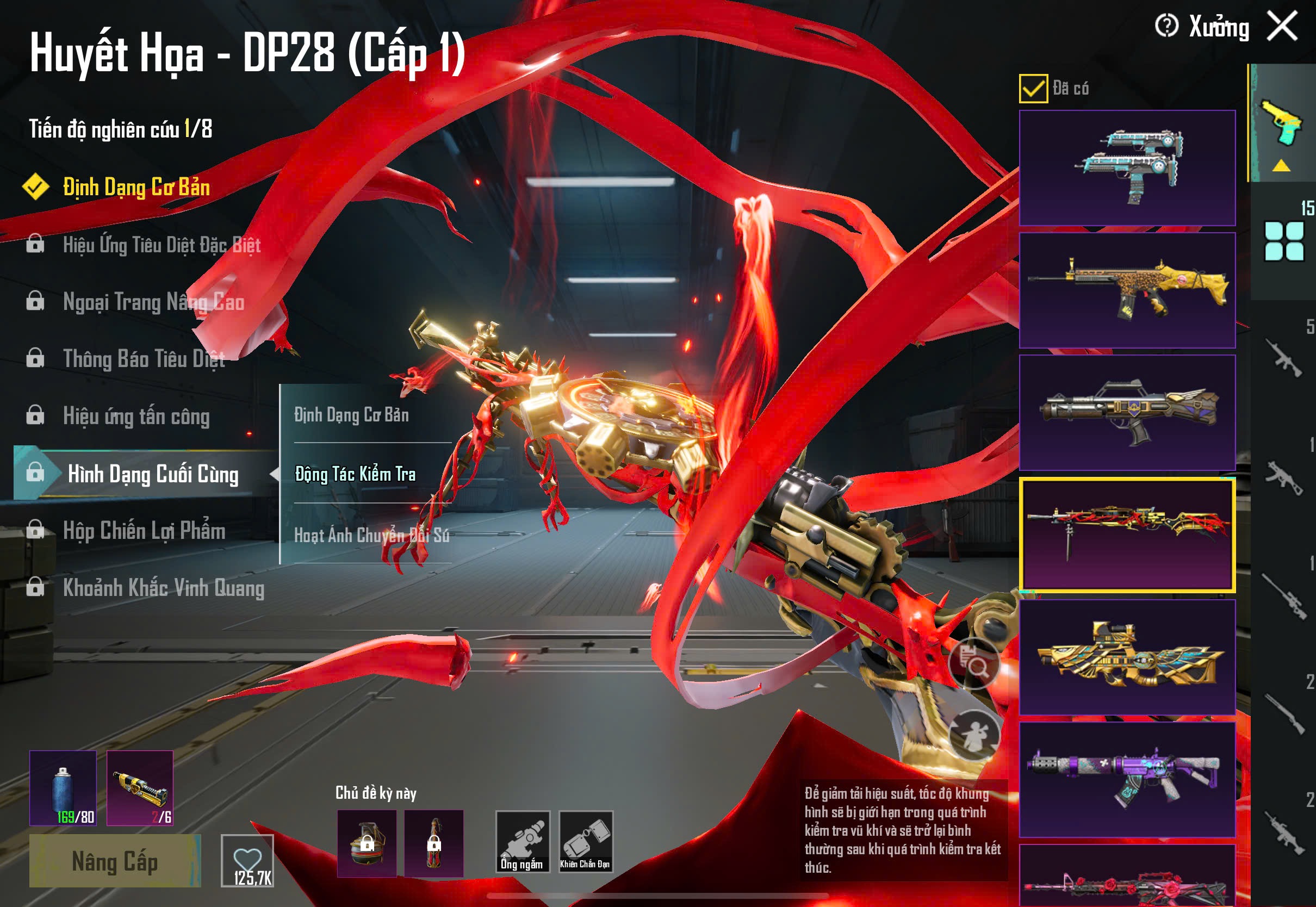Choose the red gold DP28 skin thumbnail
The height and width of the screenshot is (907, 1316).
point(1127,535)
